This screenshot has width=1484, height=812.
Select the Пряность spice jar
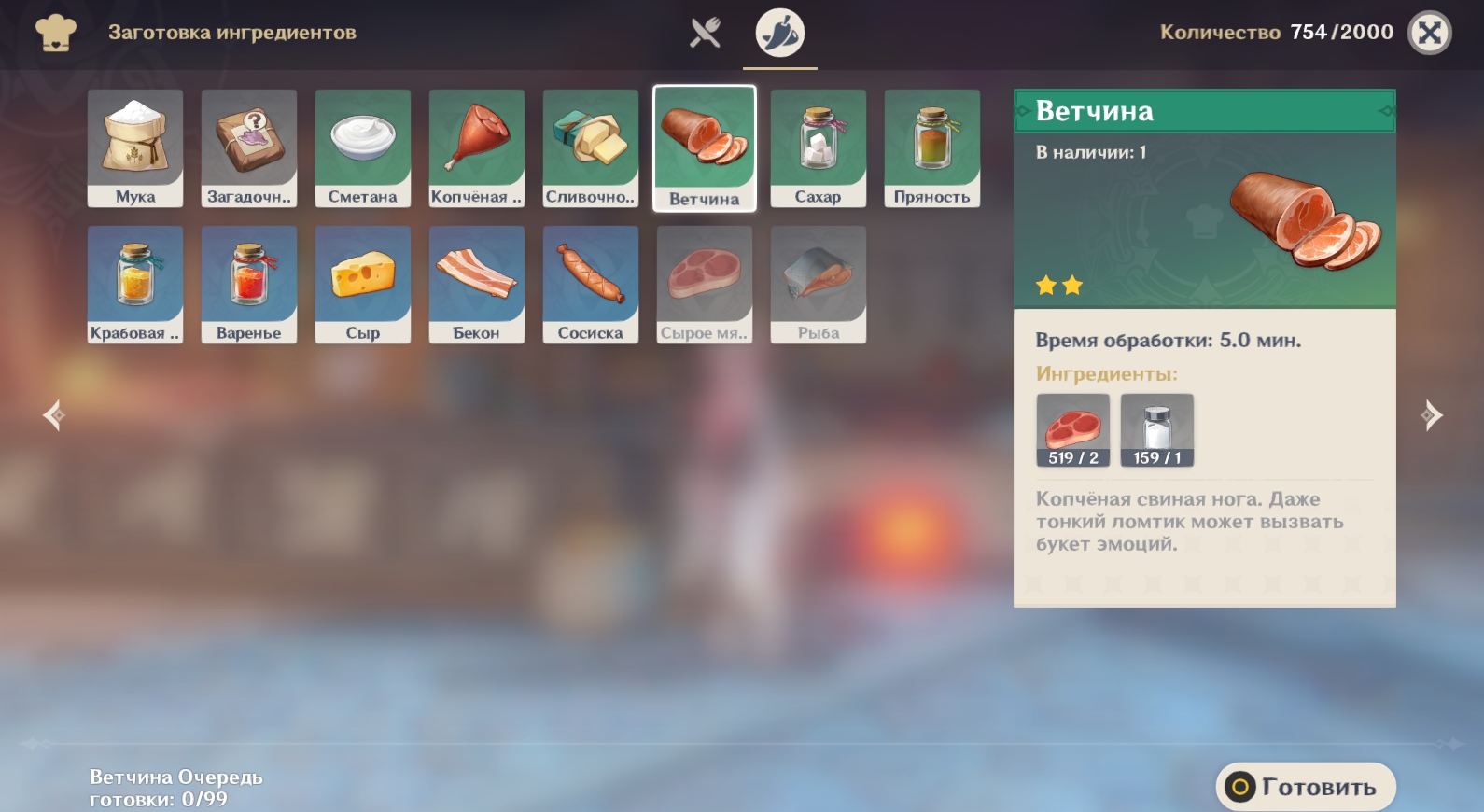point(932,147)
